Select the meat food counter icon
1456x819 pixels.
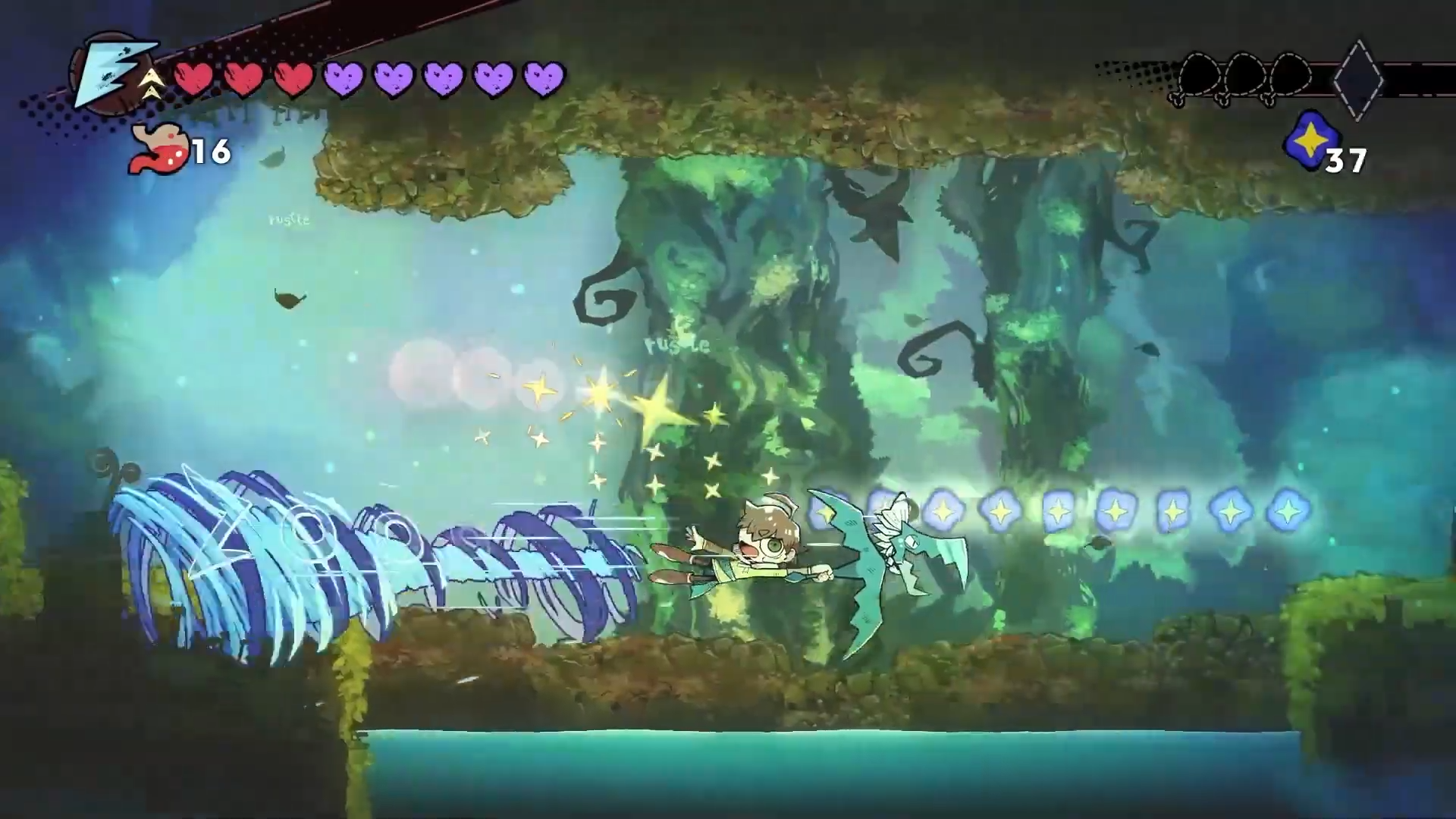tap(158, 150)
